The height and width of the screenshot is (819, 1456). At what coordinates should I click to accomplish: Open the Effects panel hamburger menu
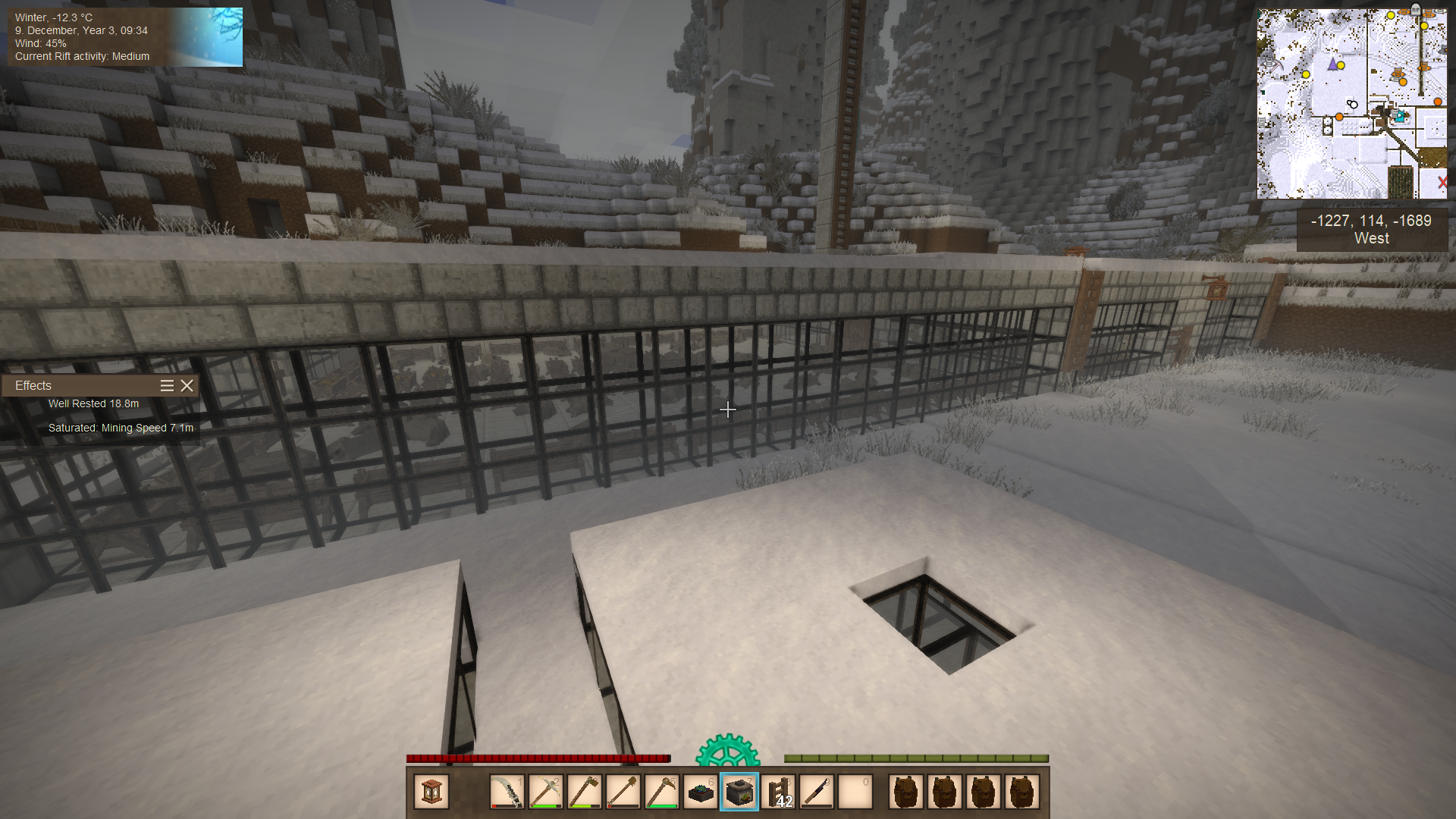point(167,386)
